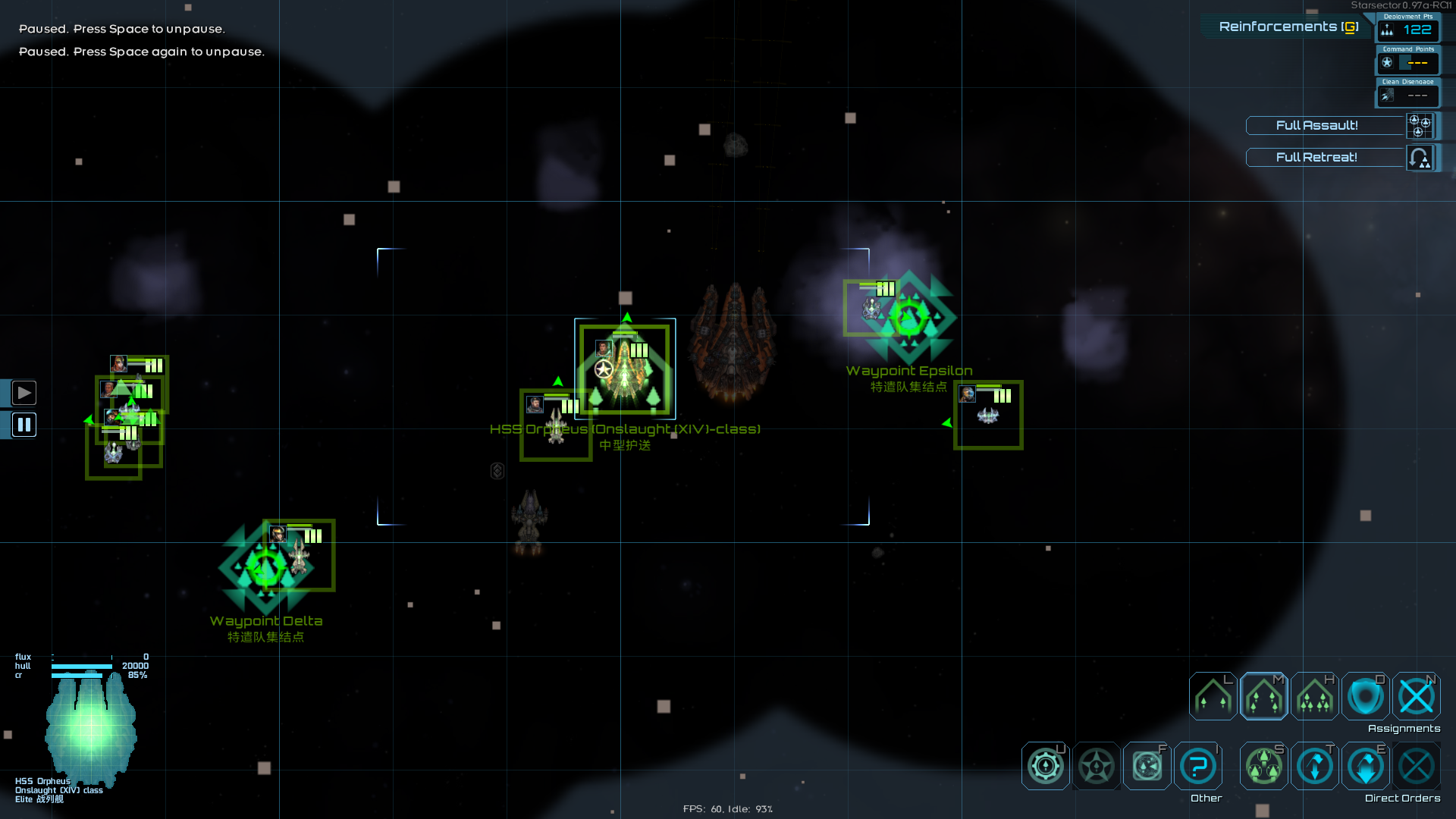This screenshot has width=1456, height=819.
Task: Click the play speed control on the left edge
Action: tap(24, 392)
